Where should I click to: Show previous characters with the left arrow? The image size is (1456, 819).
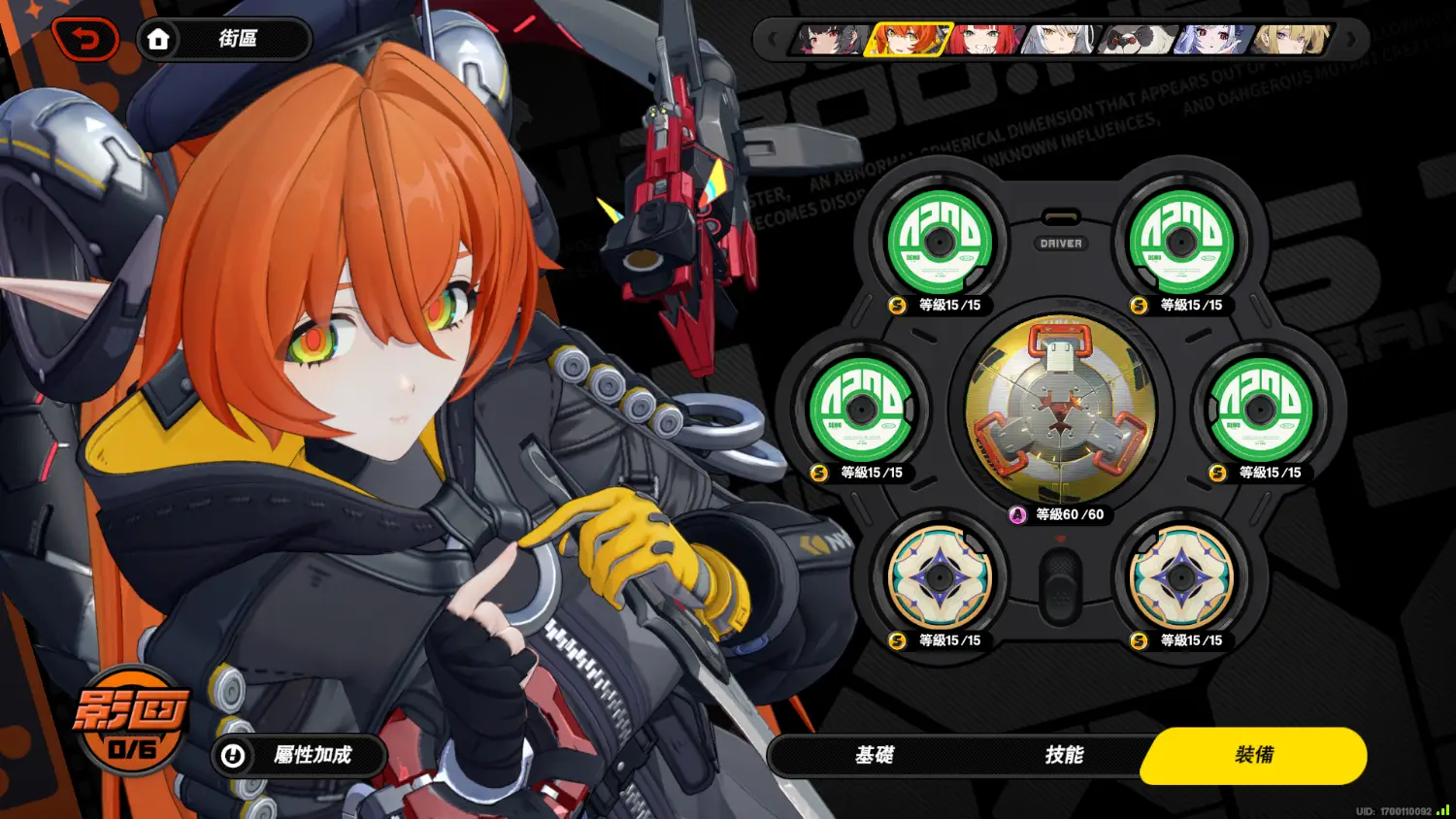pos(773,40)
